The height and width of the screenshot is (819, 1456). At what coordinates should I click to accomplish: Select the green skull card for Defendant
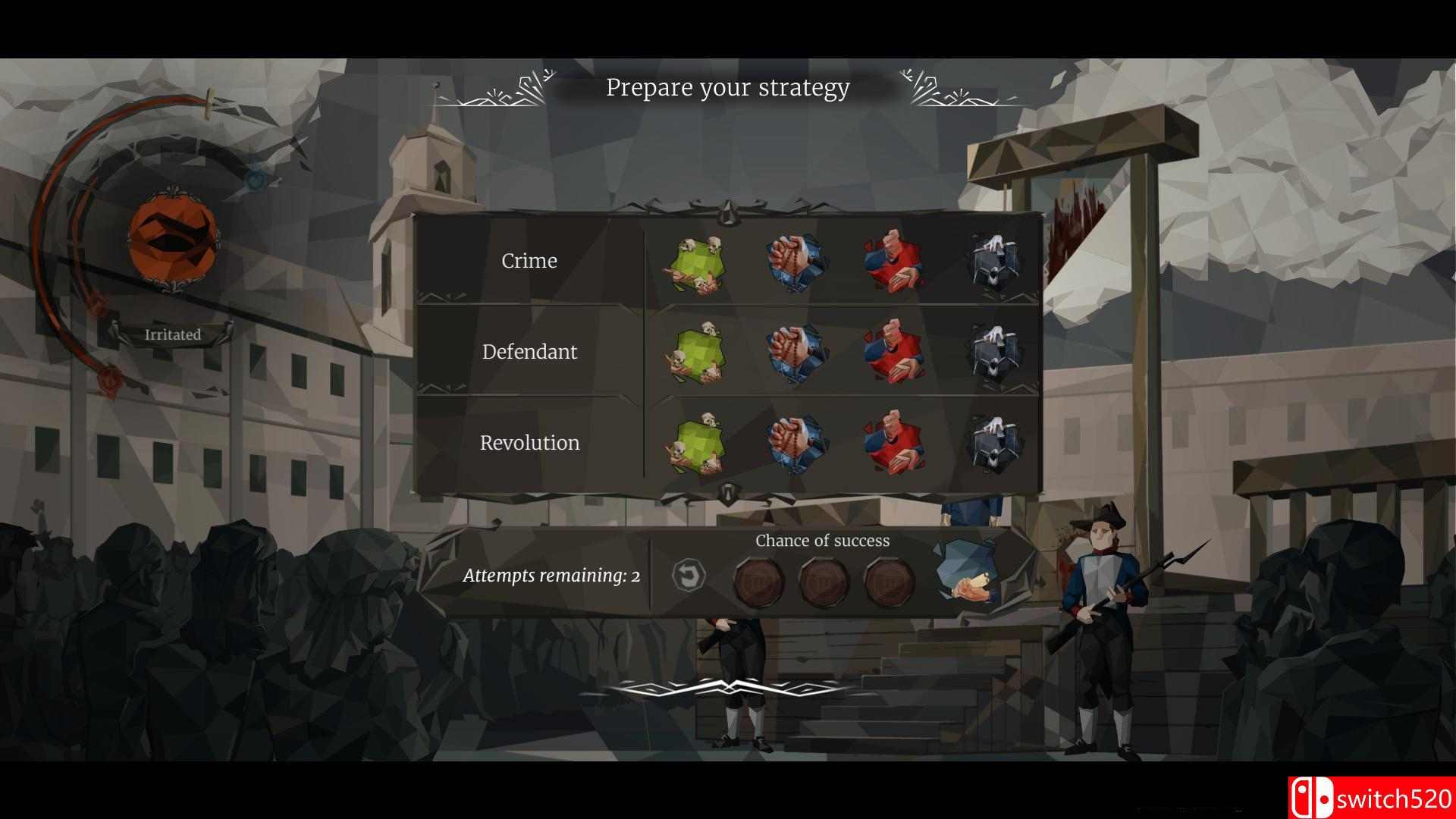[695, 353]
